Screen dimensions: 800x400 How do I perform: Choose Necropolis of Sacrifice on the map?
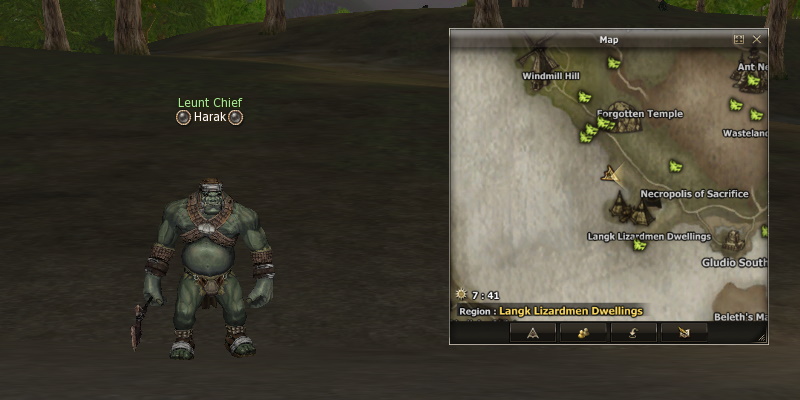pyautogui.click(x=694, y=194)
